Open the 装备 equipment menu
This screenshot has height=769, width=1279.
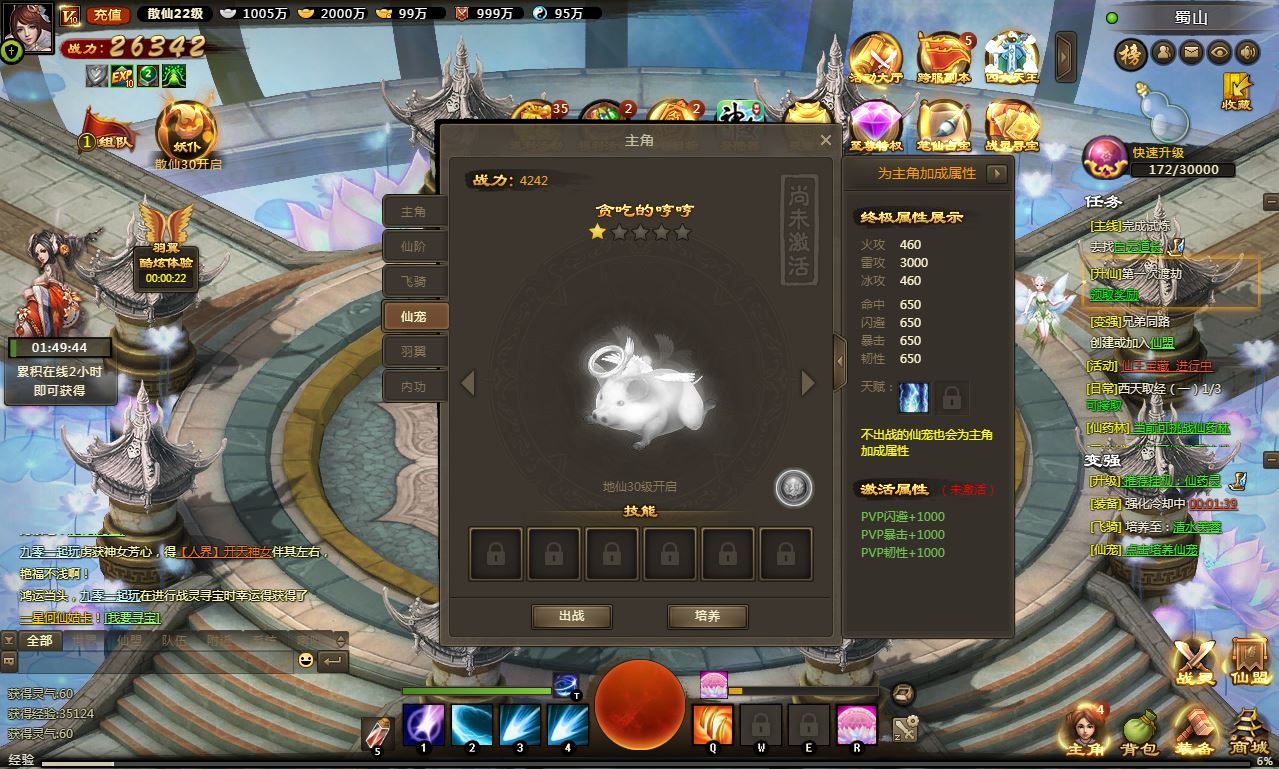coord(1194,735)
